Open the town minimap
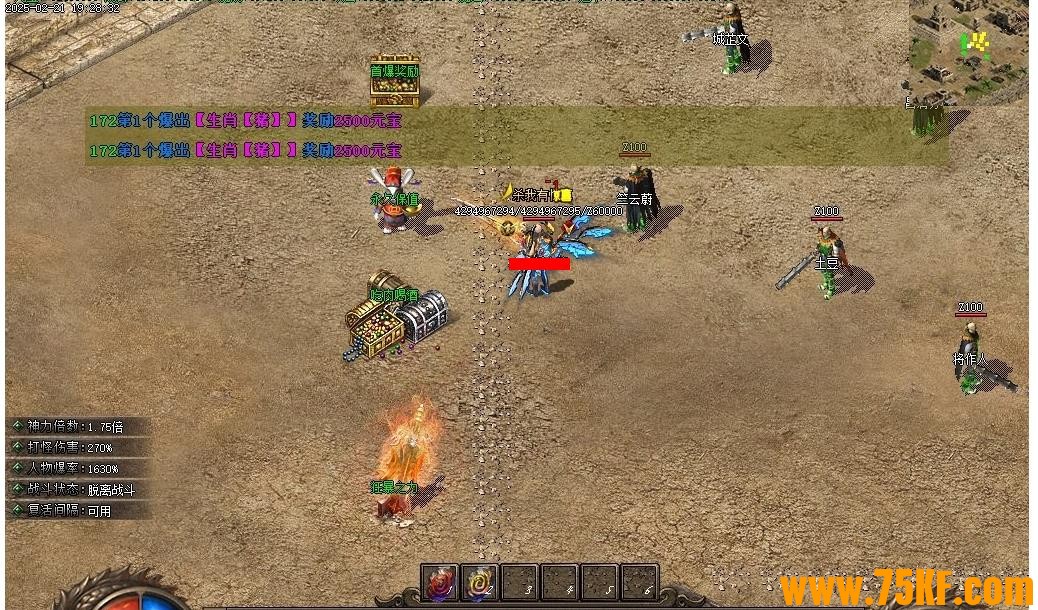Screen dimensions: 1038x610 [967, 50]
